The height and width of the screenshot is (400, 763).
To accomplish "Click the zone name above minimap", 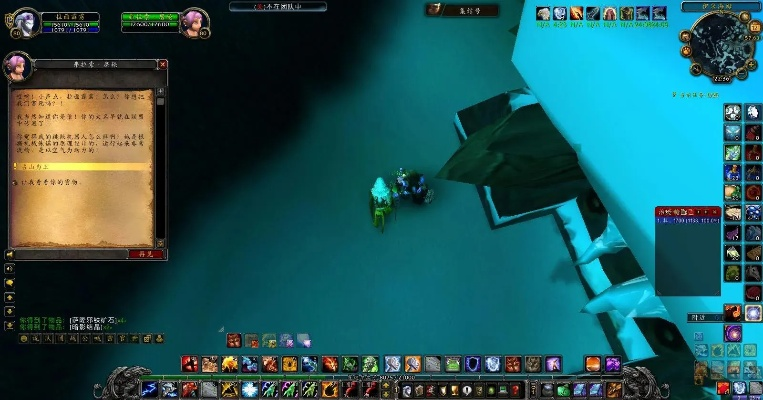I will 719,6.
